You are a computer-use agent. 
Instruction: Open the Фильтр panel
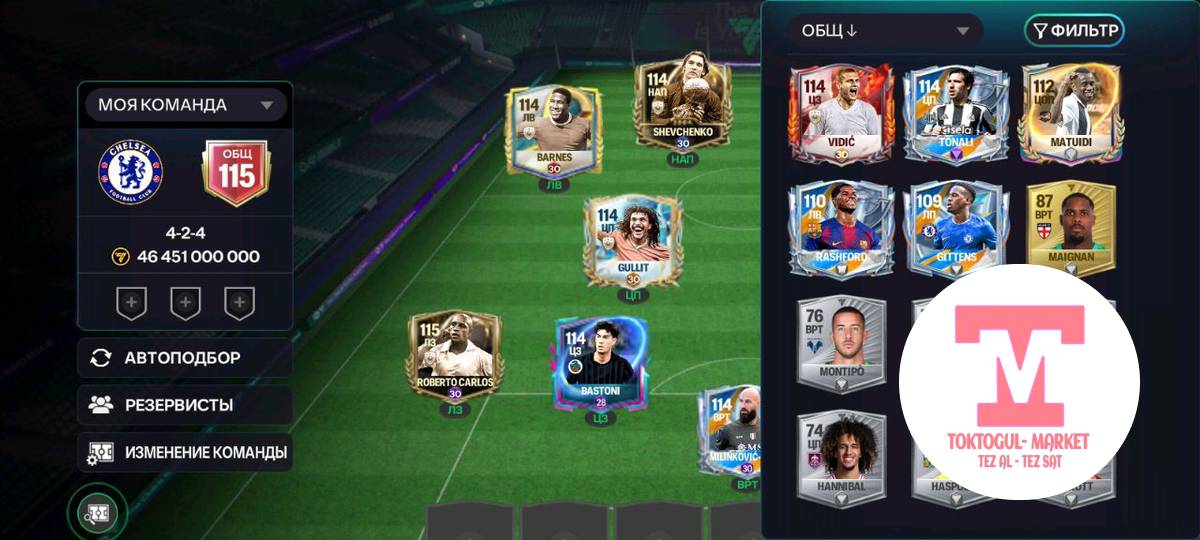(x=1074, y=31)
